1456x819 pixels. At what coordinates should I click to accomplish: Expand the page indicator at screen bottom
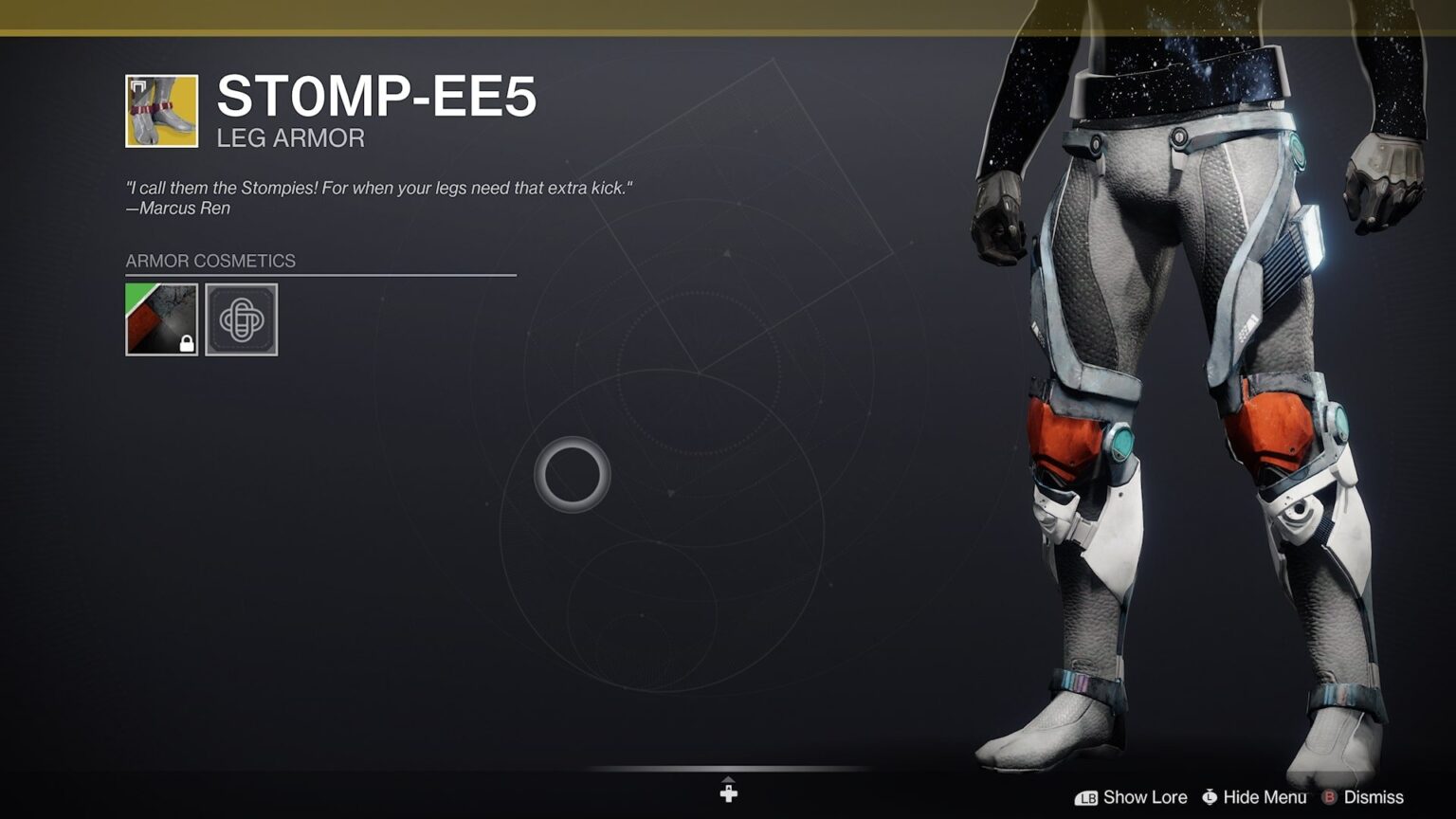[x=728, y=790]
